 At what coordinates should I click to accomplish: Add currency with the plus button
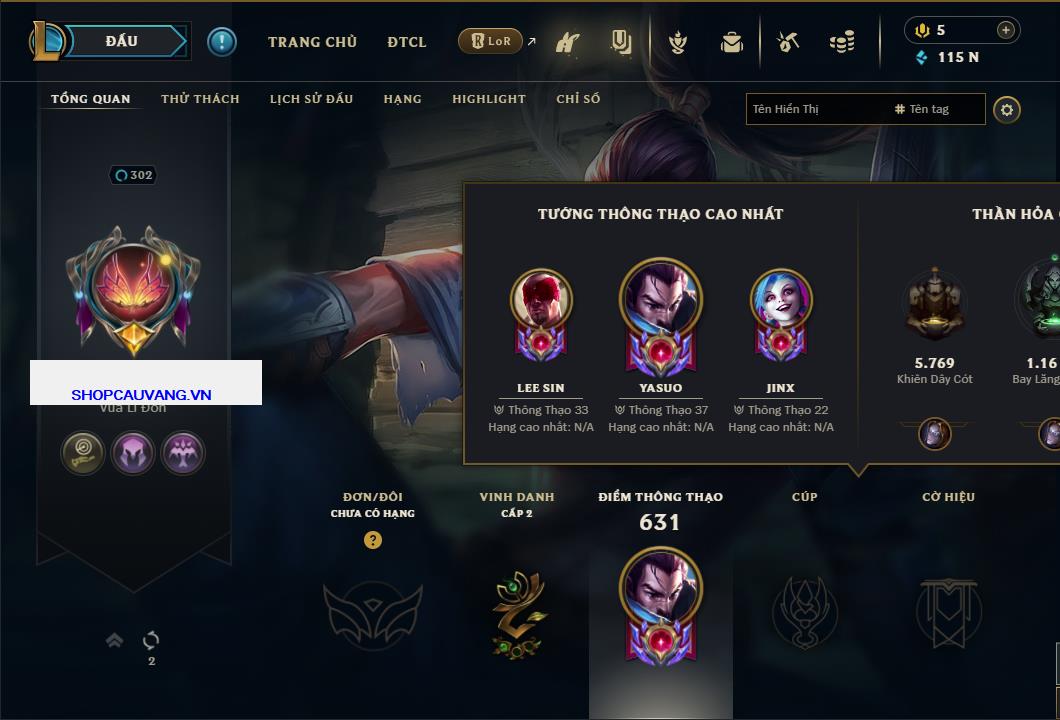1005,30
